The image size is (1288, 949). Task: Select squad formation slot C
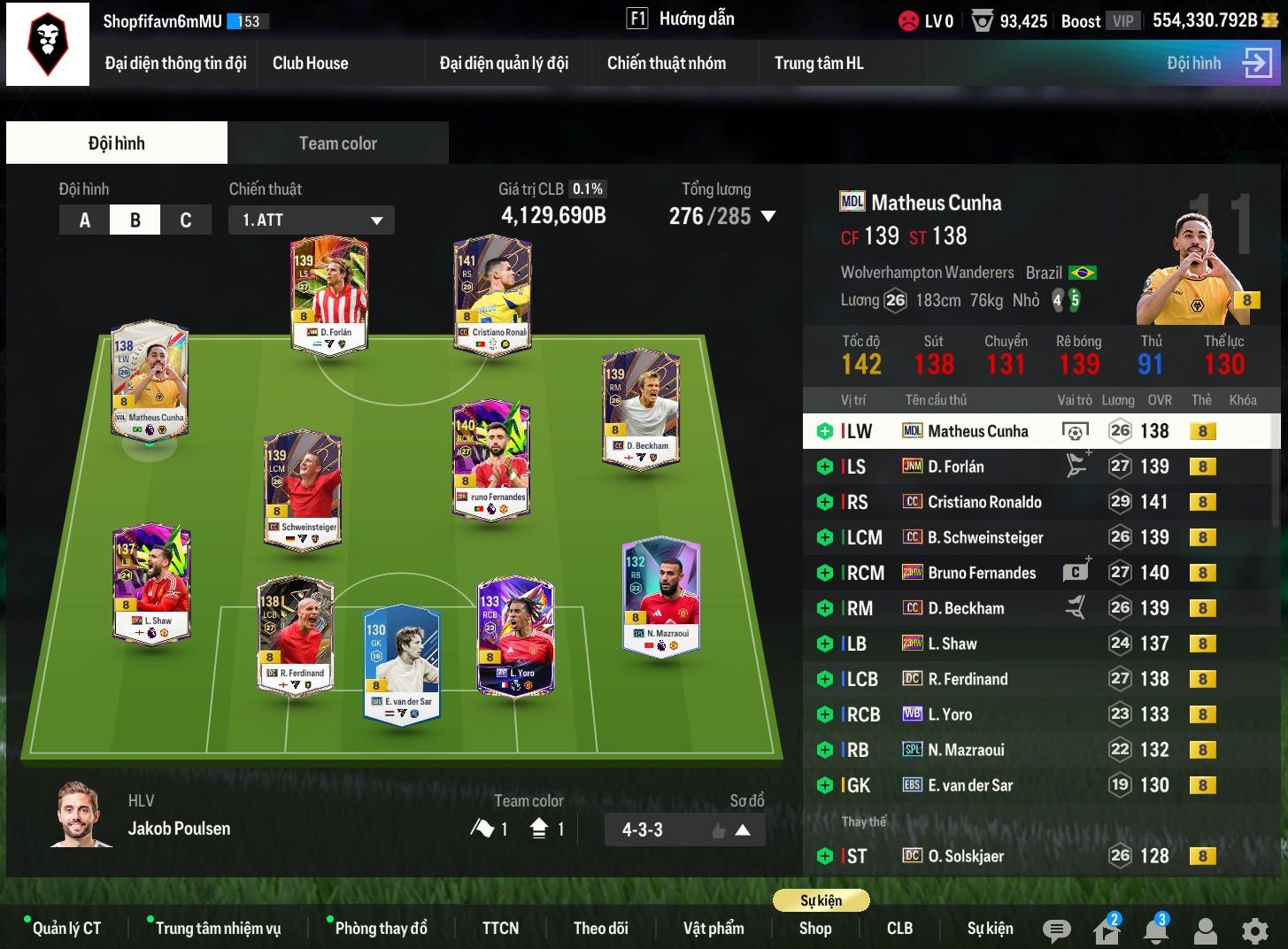tap(186, 220)
